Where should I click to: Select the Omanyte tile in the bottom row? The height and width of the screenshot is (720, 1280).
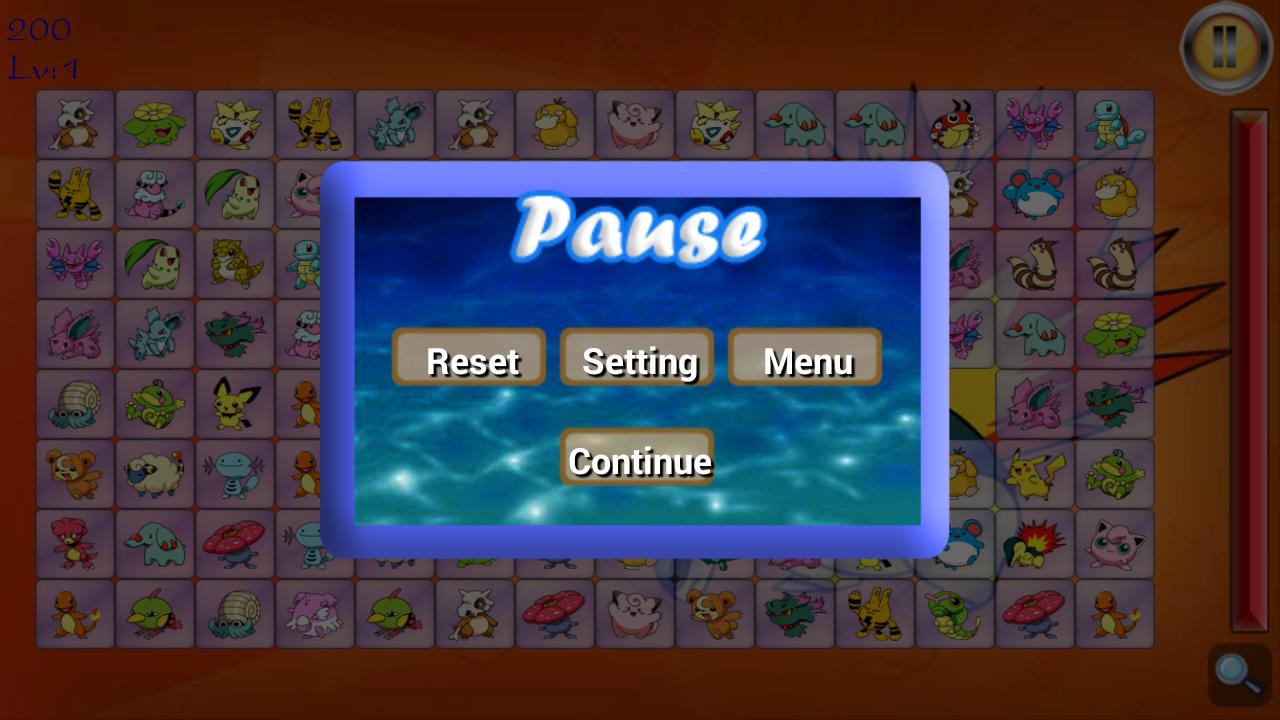point(235,613)
